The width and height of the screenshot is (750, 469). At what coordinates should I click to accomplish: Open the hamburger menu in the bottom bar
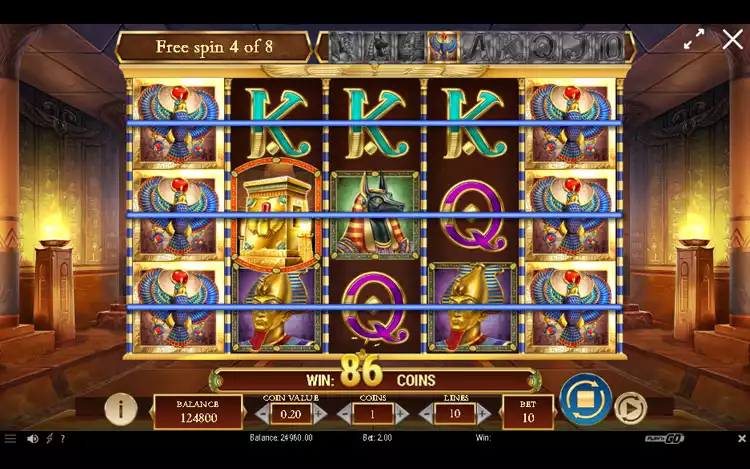tap(10, 438)
